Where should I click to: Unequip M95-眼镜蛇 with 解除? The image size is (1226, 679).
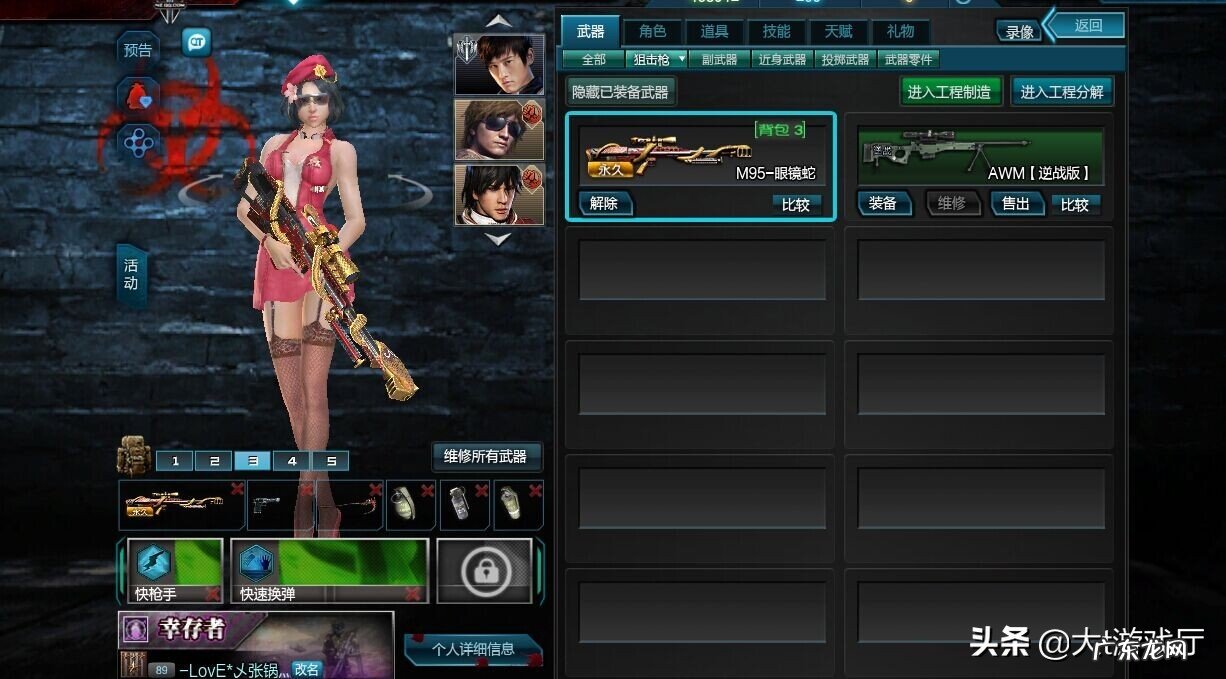(x=604, y=204)
